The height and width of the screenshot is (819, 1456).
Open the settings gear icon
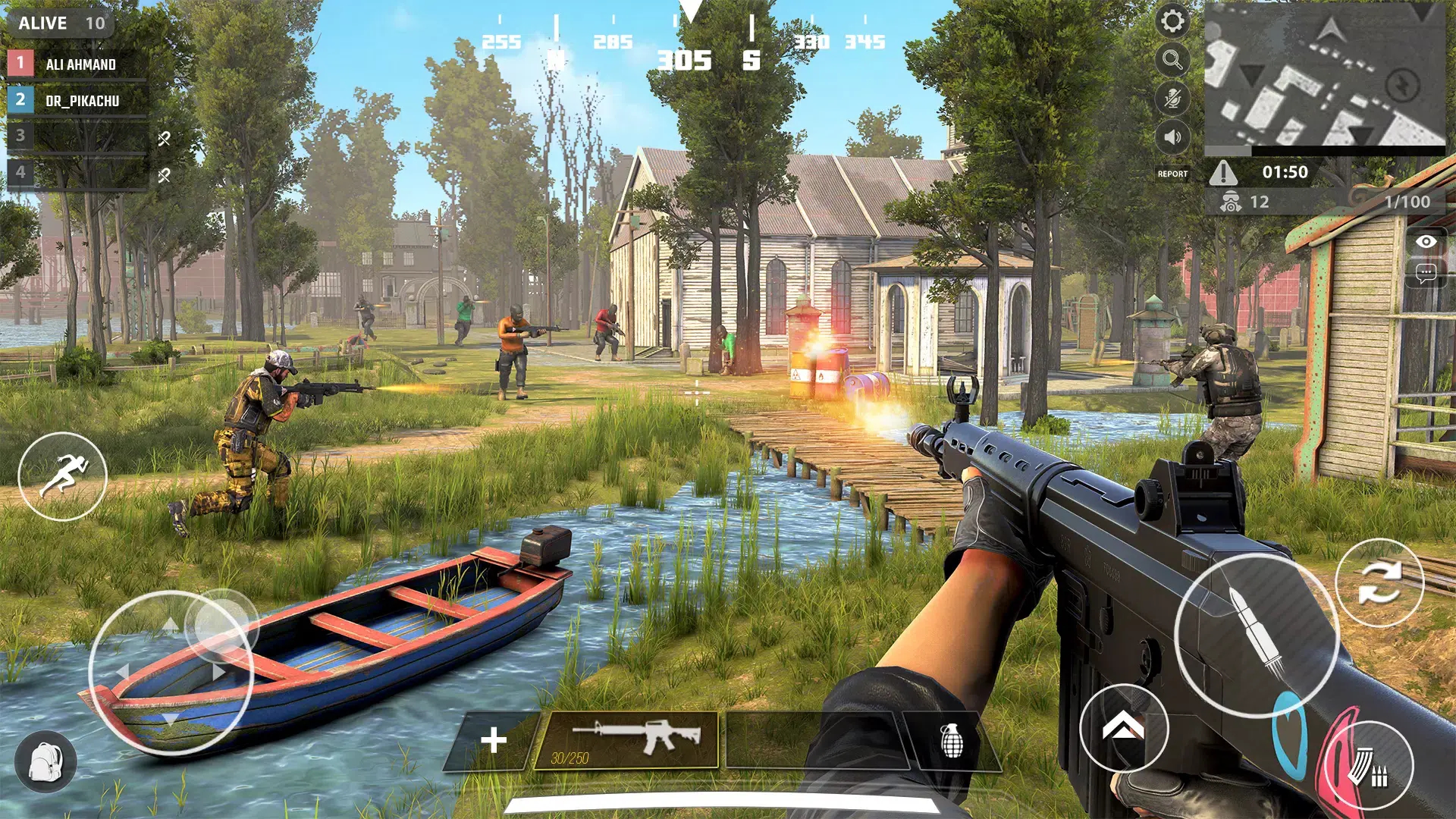[x=1172, y=21]
